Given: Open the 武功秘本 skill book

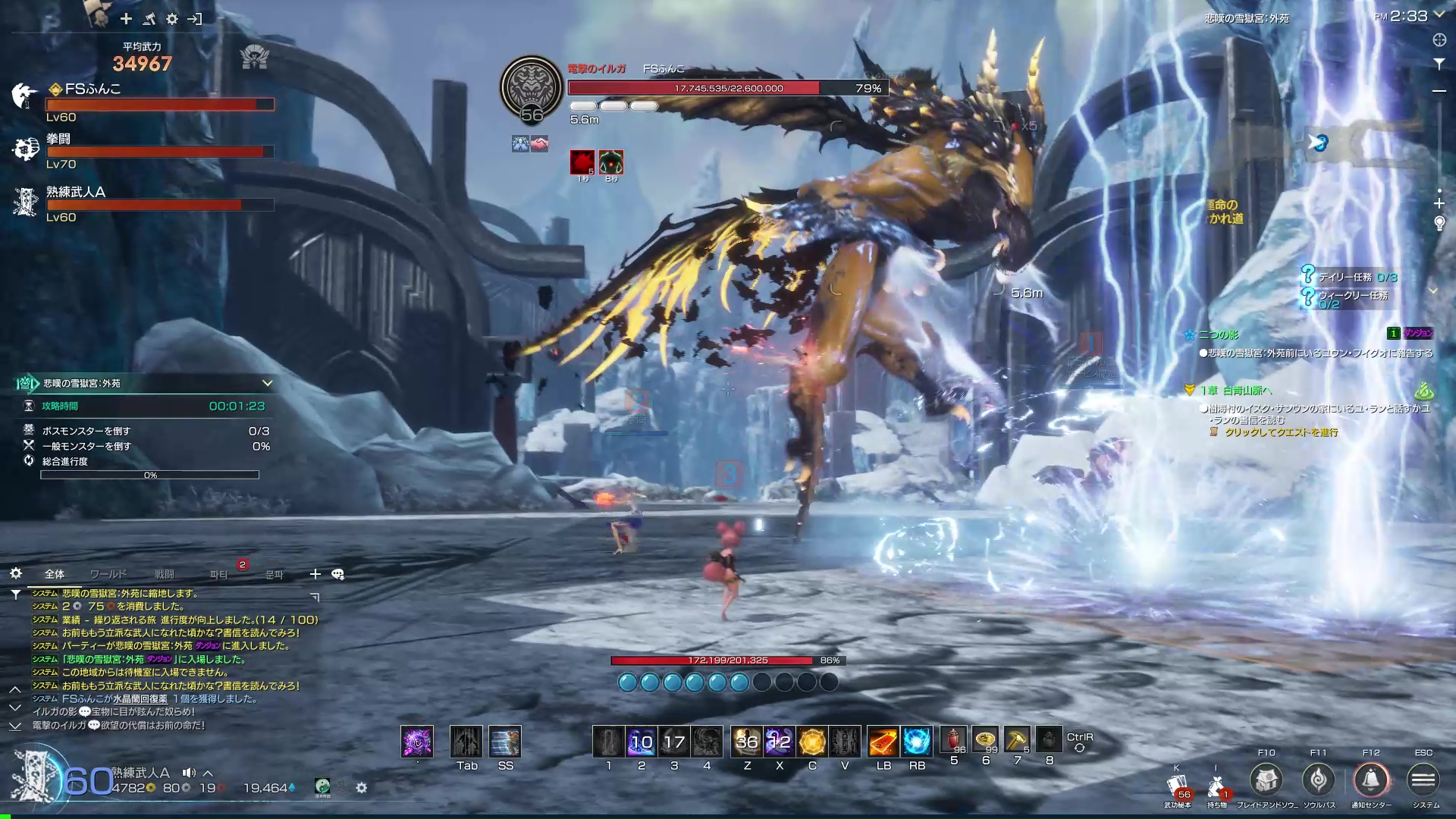Looking at the screenshot, I should coord(1178,788).
